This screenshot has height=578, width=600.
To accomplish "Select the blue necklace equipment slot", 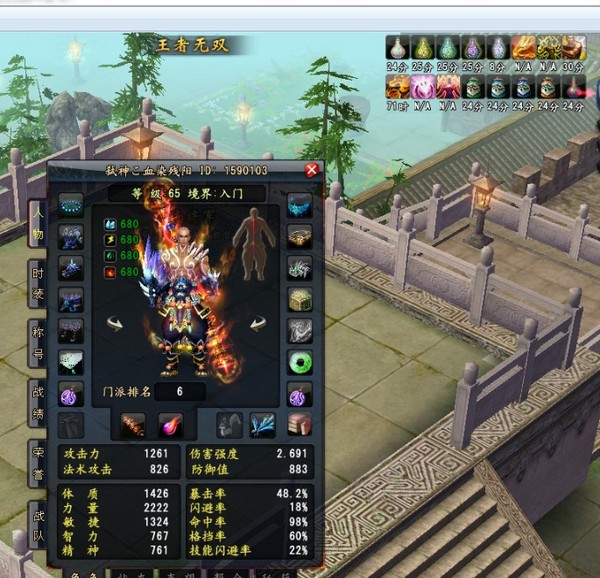I will coord(72,205).
